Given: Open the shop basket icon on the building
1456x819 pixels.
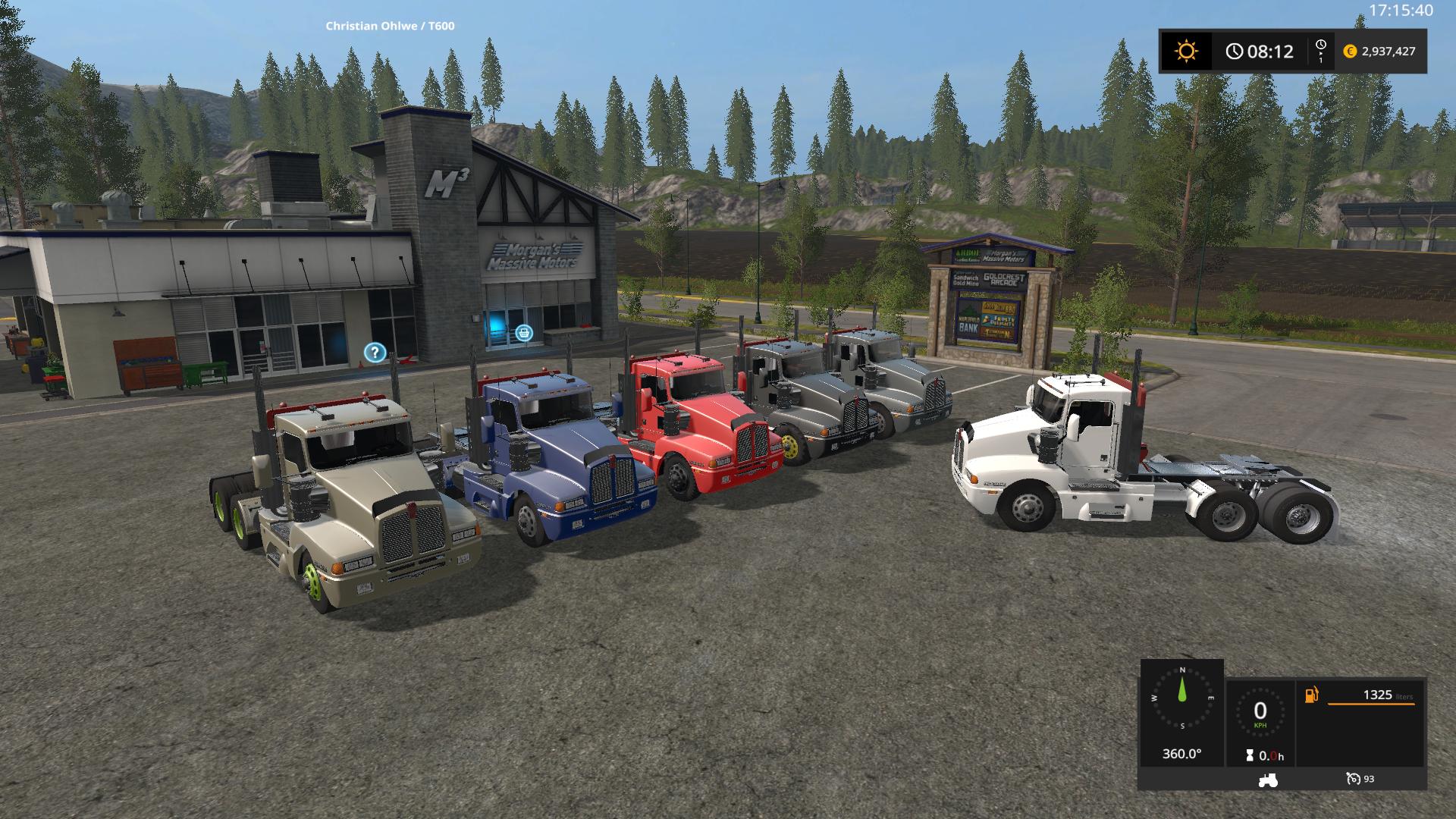Looking at the screenshot, I should [523, 331].
